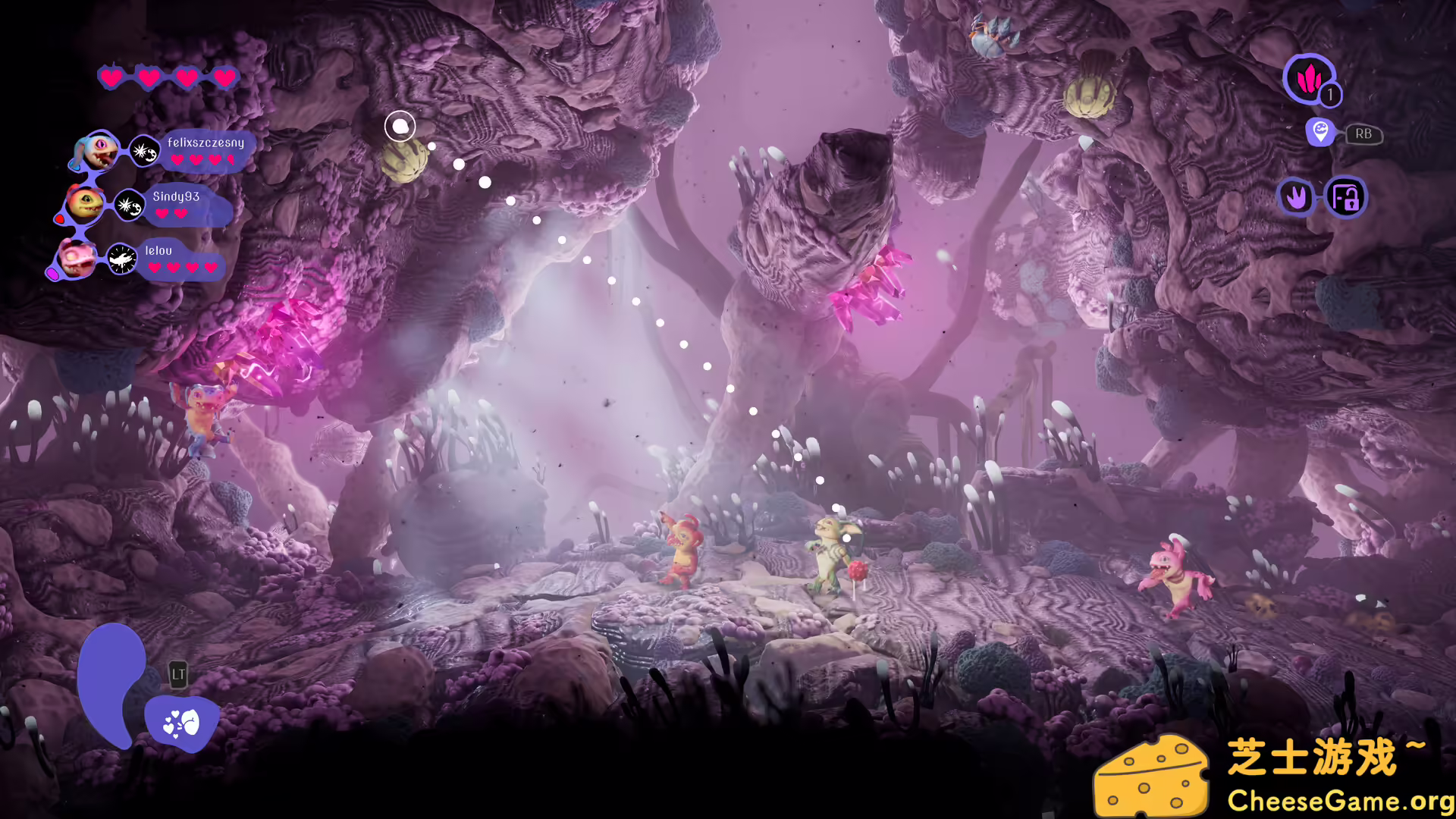Select the pink crystal inventory icon
Viewport: 1456px width, 819px height.
pyautogui.click(x=1310, y=79)
